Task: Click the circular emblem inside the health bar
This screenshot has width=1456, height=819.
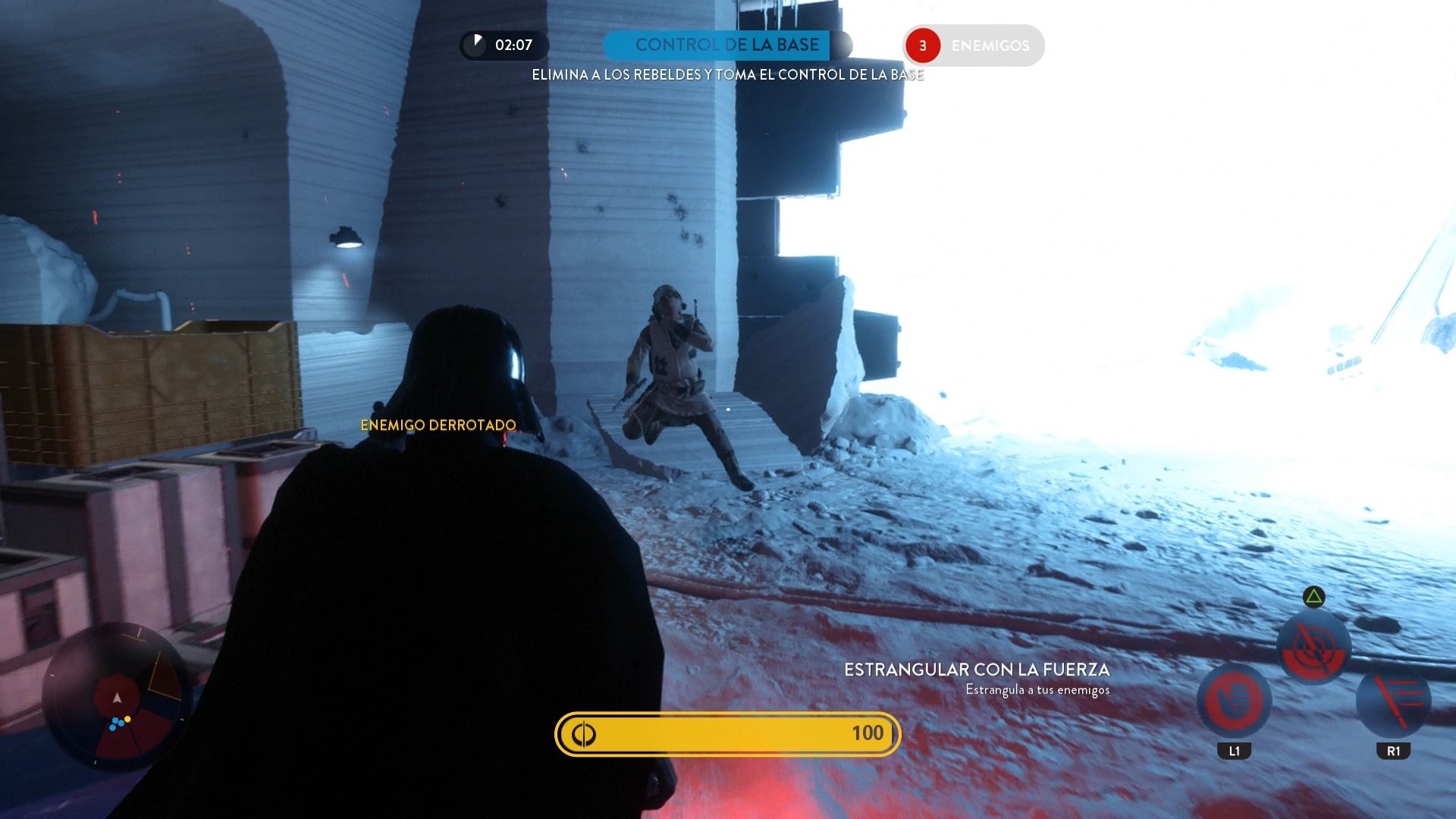Action: pyautogui.click(x=584, y=733)
